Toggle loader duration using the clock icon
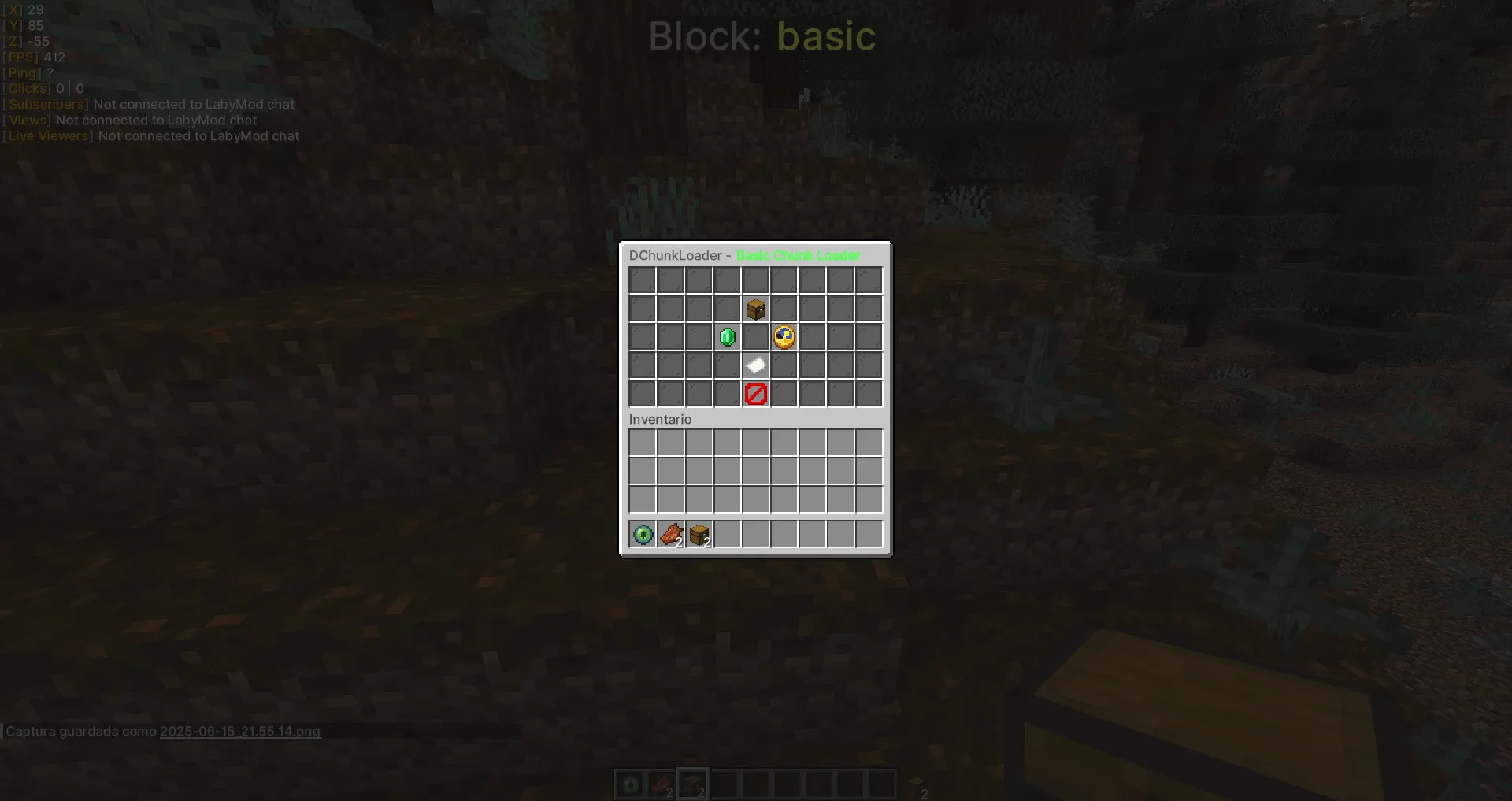The width and height of the screenshot is (1512, 801). 784,336
